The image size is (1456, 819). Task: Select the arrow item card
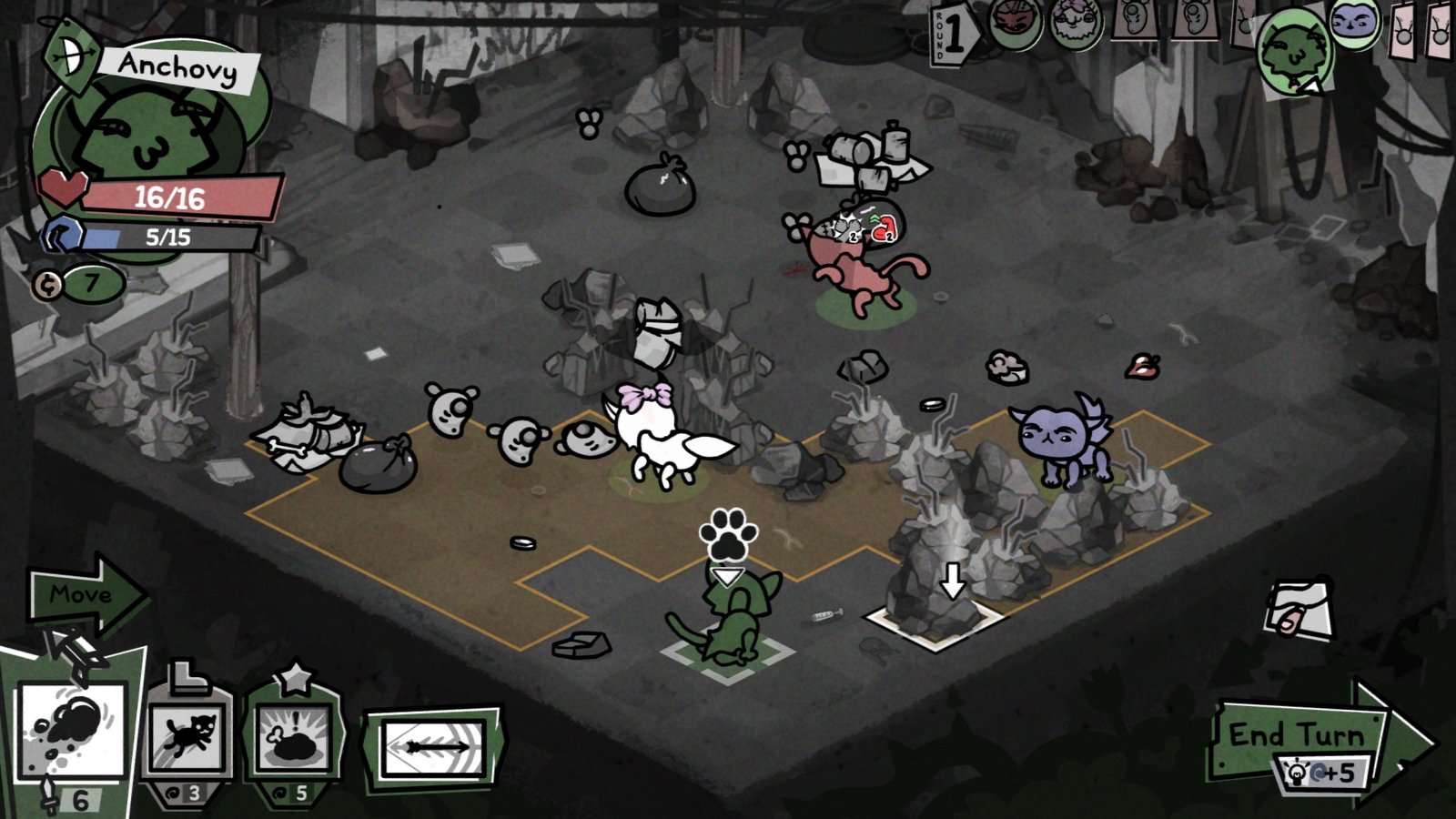click(x=433, y=748)
